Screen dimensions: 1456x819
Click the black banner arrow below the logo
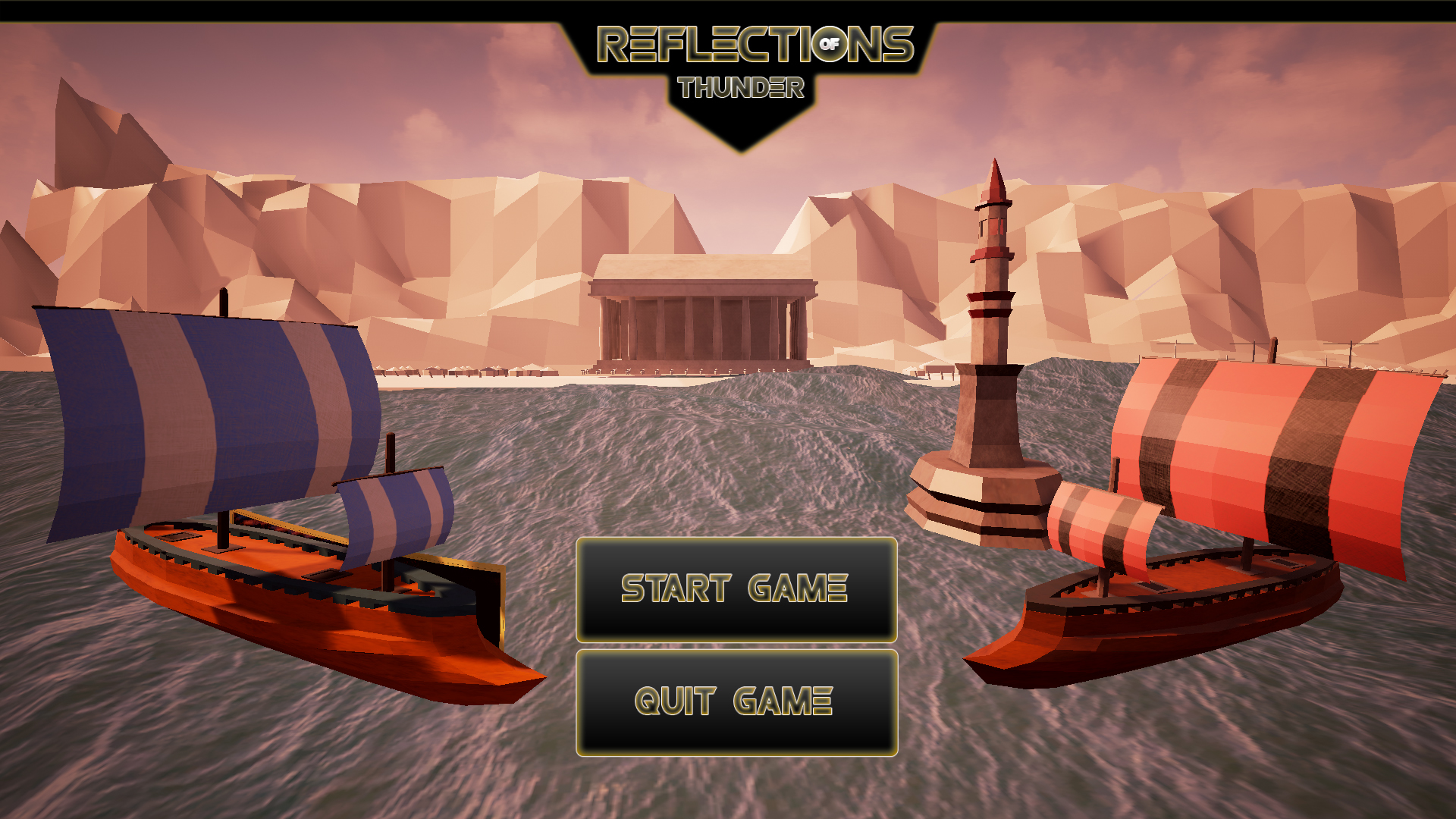point(743,129)
